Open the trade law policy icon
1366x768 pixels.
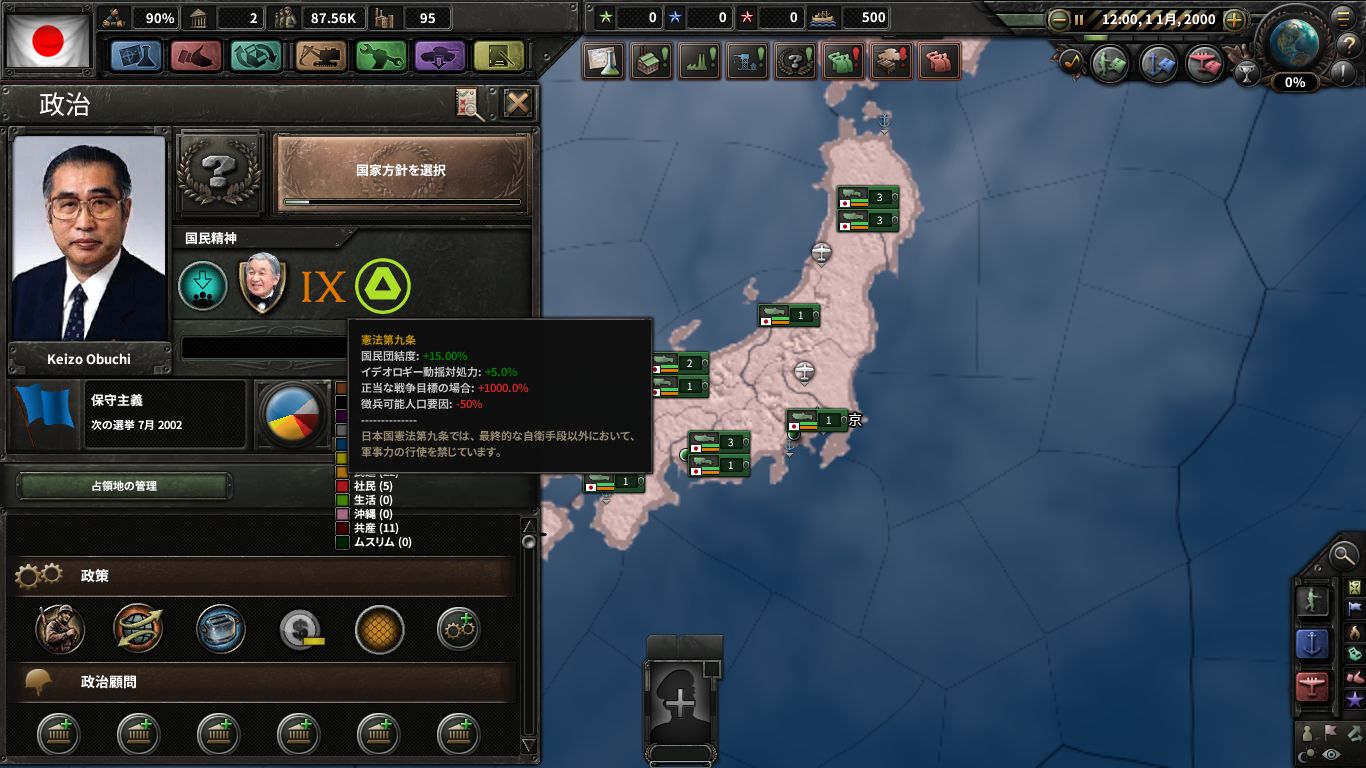[x=139, y=630]
